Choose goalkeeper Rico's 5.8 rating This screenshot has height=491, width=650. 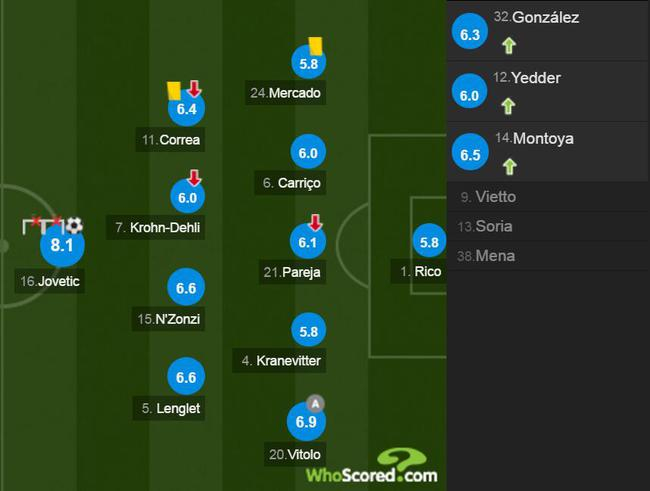pos(429,242)
